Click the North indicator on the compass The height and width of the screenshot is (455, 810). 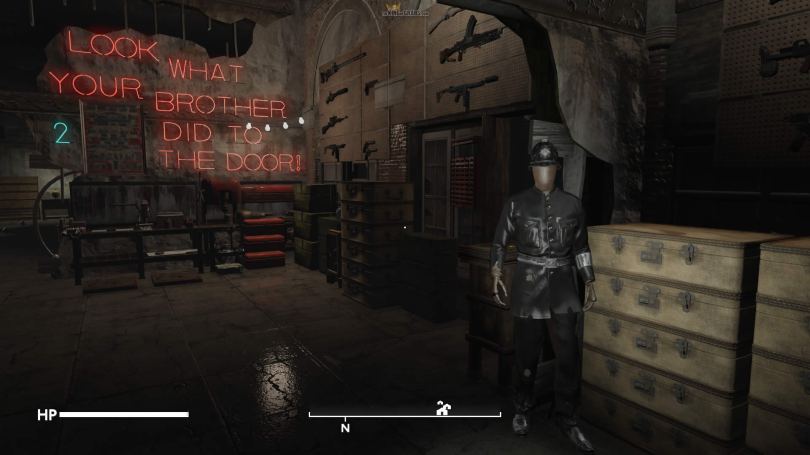pyautogui.click(x=345, y=427)
